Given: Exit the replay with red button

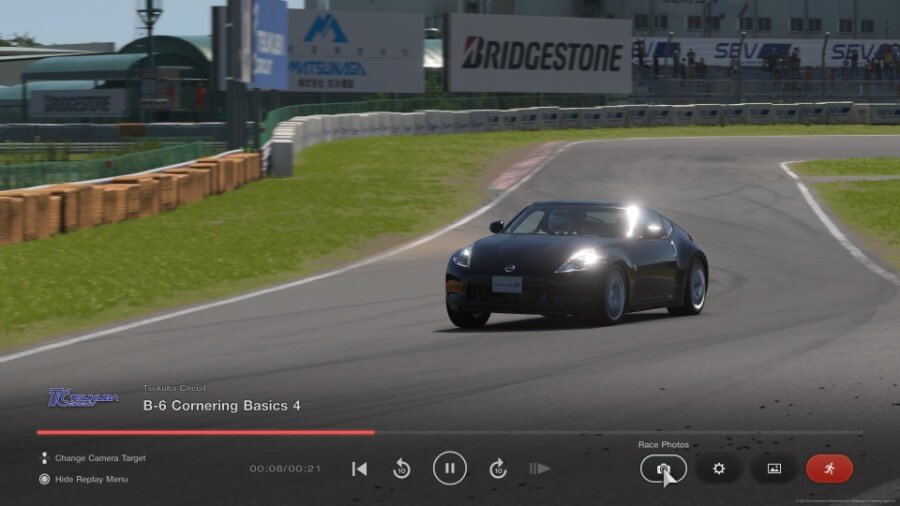Looking at the screenshot, I should click(829, 468).
